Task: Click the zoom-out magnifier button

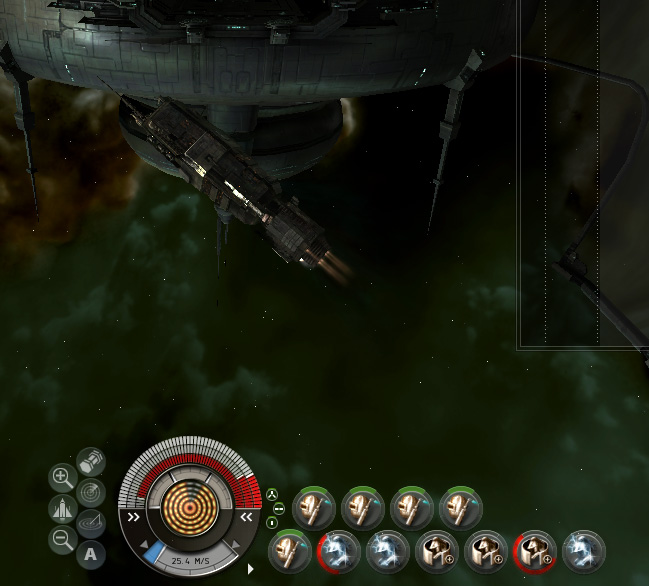Action: pos(62,541)
